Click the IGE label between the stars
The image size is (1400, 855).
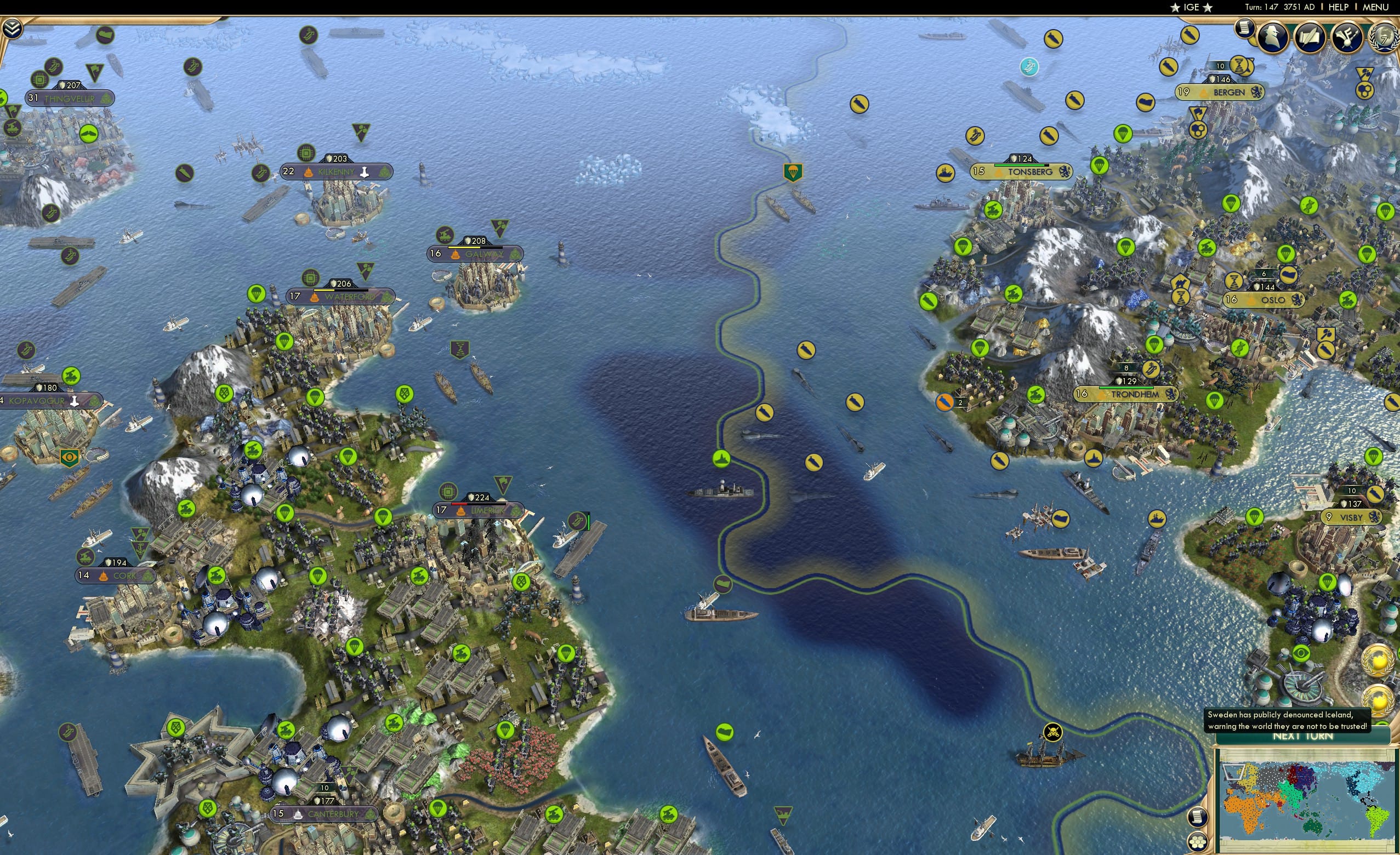tap(1192, 7)
